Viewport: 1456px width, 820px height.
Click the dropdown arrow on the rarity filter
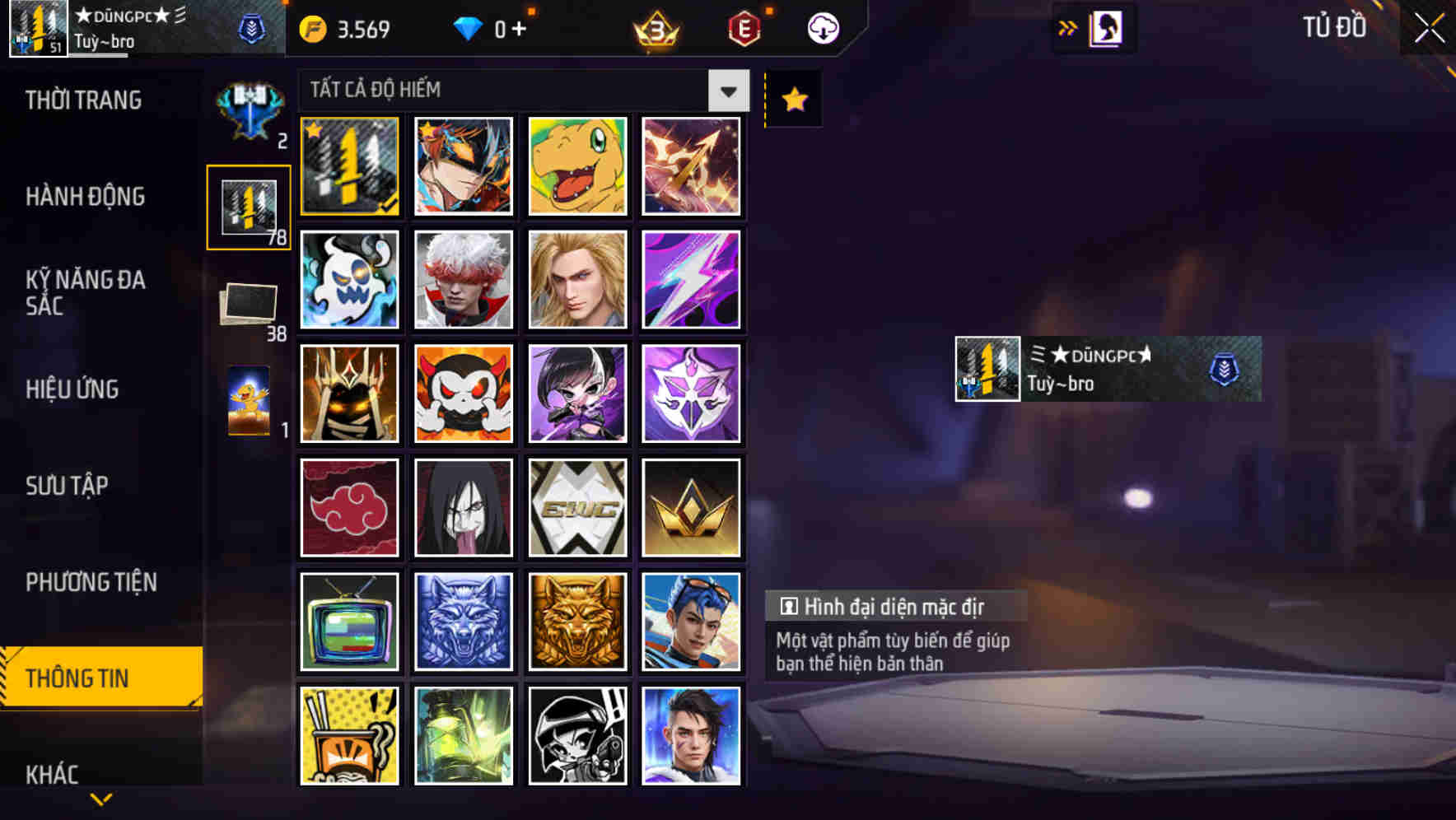click(x=728, y=91)
